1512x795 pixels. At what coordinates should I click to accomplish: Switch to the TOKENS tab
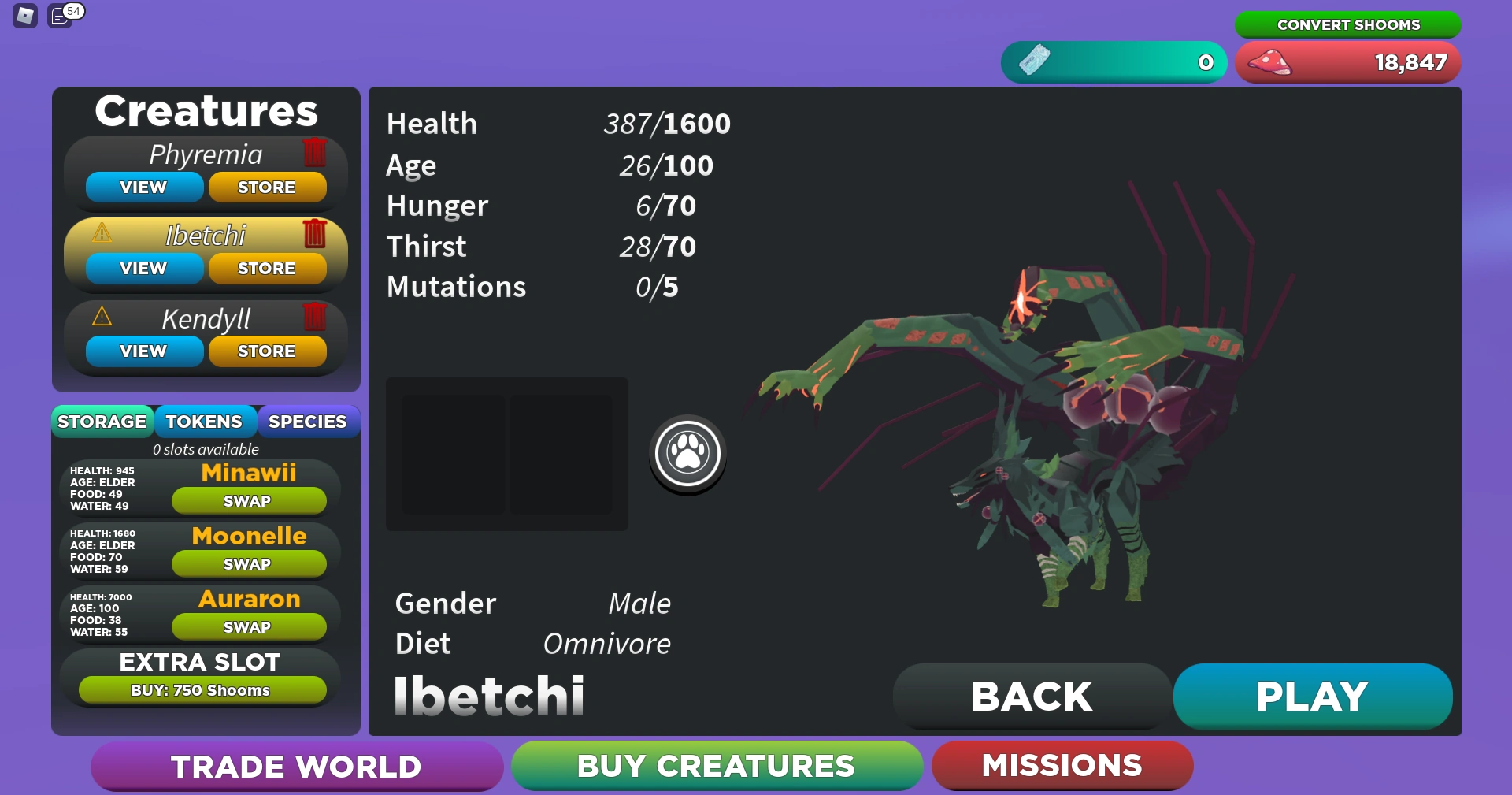(x=206, y=422)
